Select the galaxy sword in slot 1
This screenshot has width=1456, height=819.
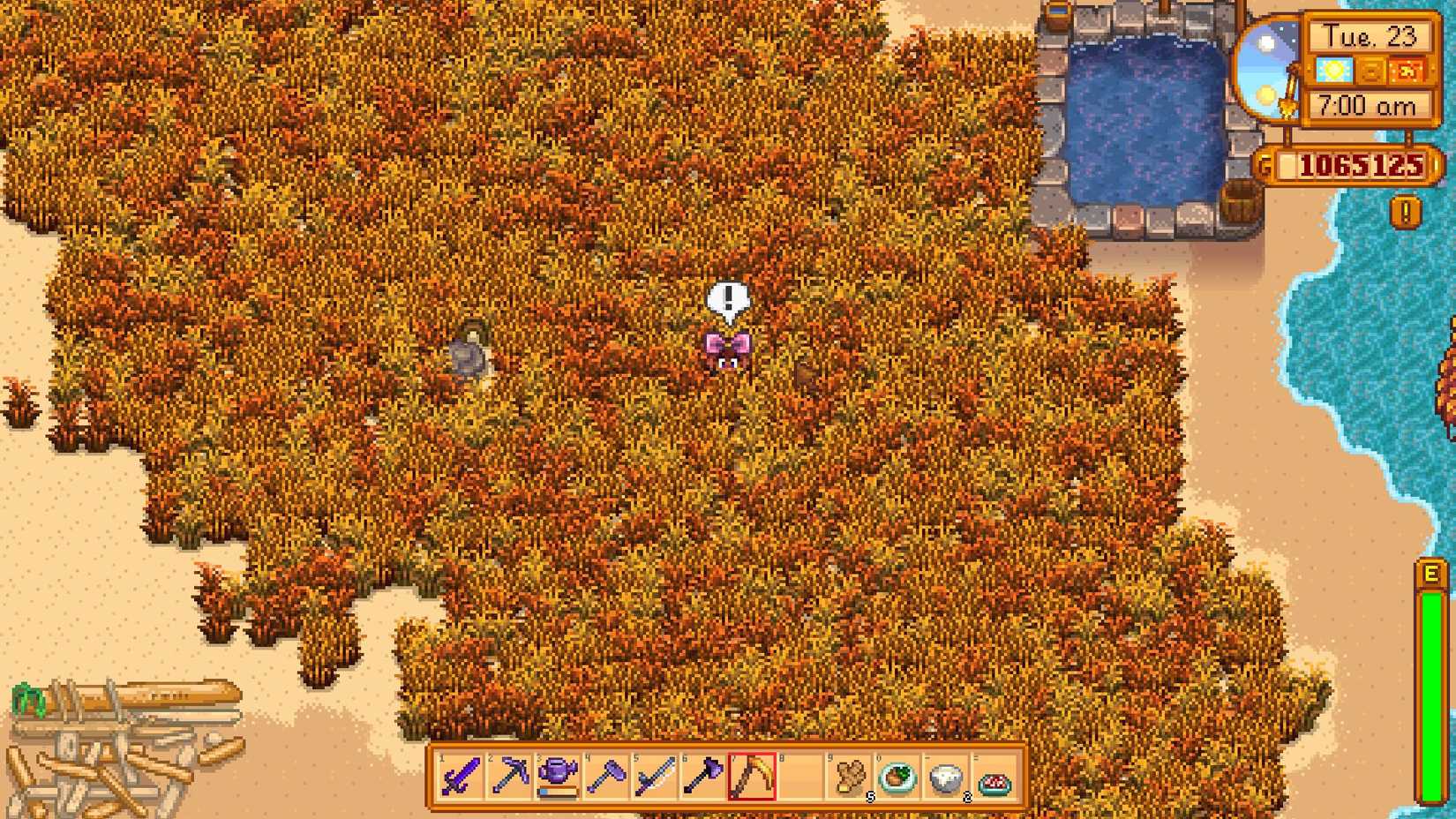pyautogui.click(x=458, y=776)
